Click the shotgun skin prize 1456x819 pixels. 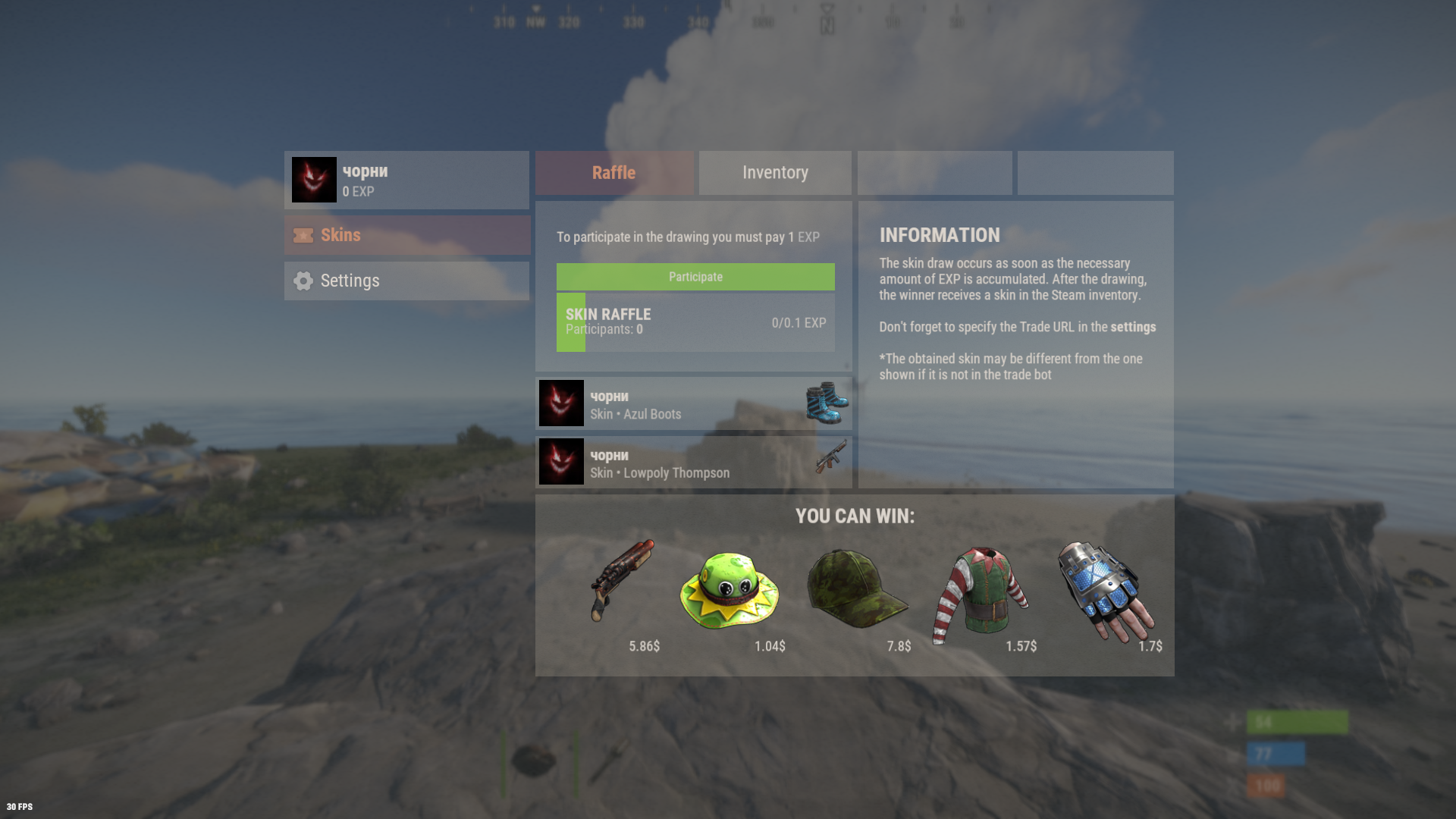(622, 580)
